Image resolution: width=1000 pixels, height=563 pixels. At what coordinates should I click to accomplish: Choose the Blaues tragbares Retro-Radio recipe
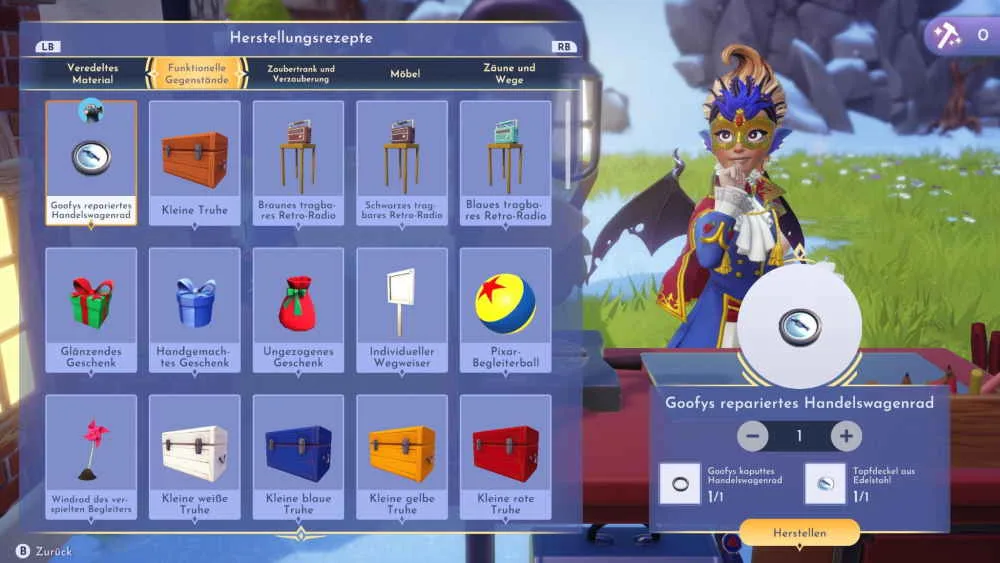tap(506, 163)
